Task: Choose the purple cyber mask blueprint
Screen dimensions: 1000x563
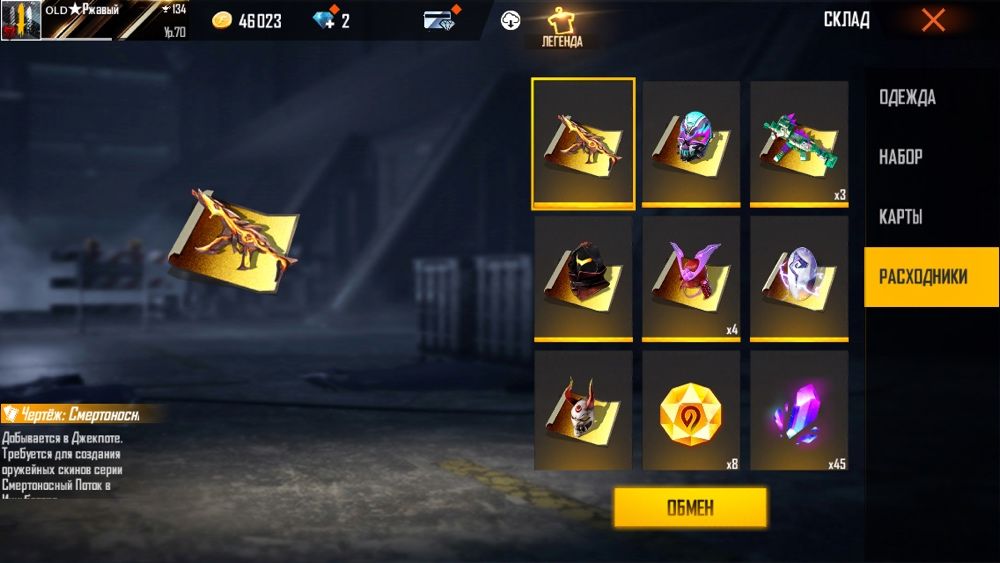Action: pos(691,143)
